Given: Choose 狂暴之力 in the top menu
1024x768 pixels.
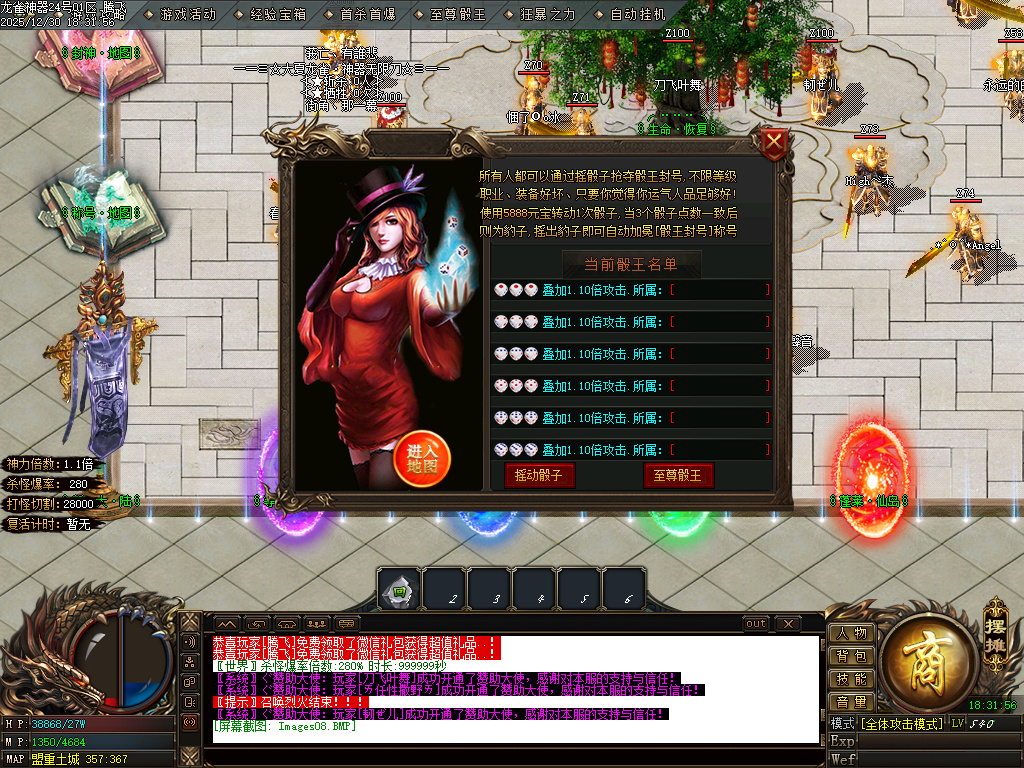Looking at the screenshot, I should 548,15.
